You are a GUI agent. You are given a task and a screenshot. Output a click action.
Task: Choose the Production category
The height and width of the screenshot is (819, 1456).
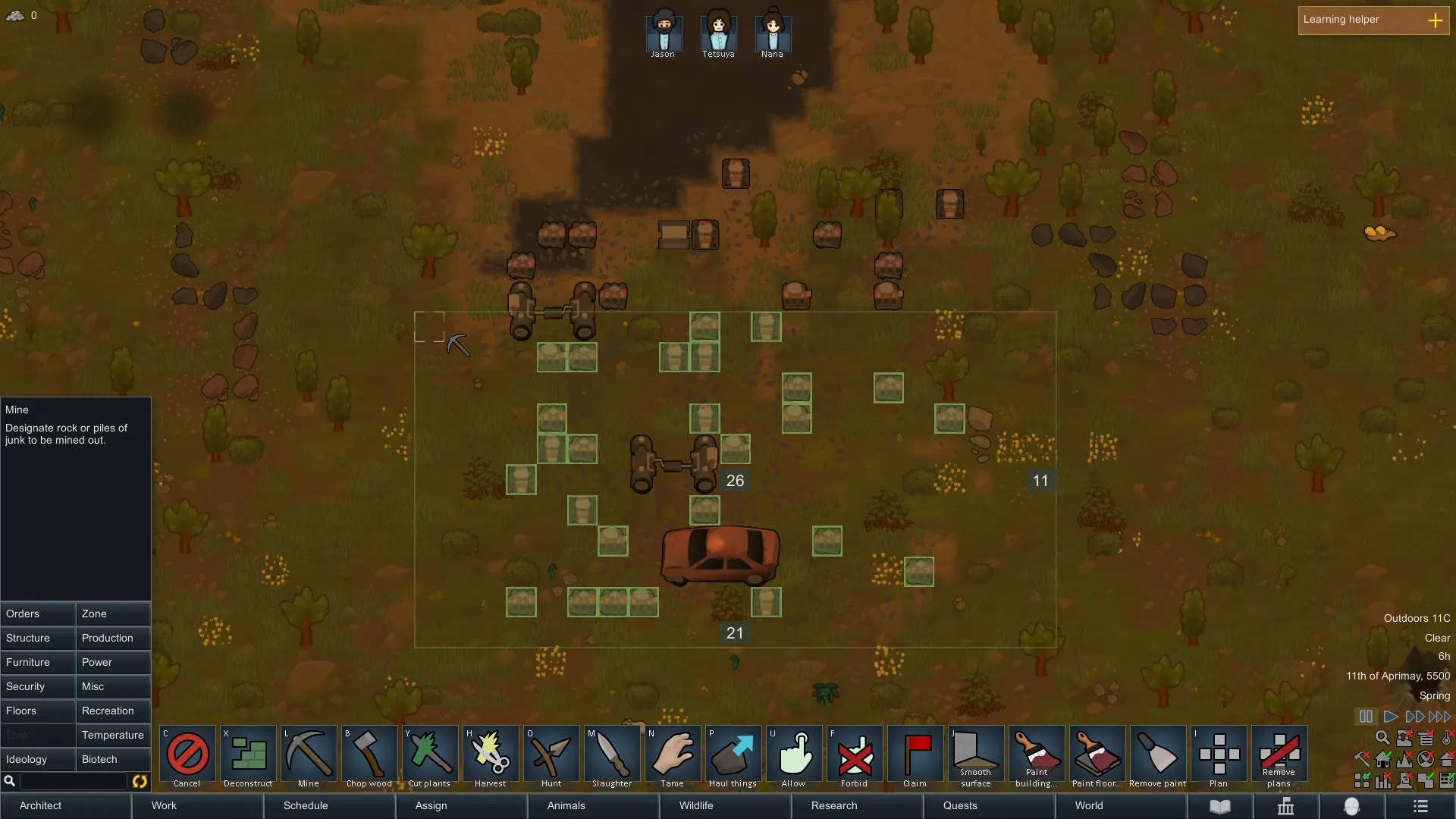[113, 638]
